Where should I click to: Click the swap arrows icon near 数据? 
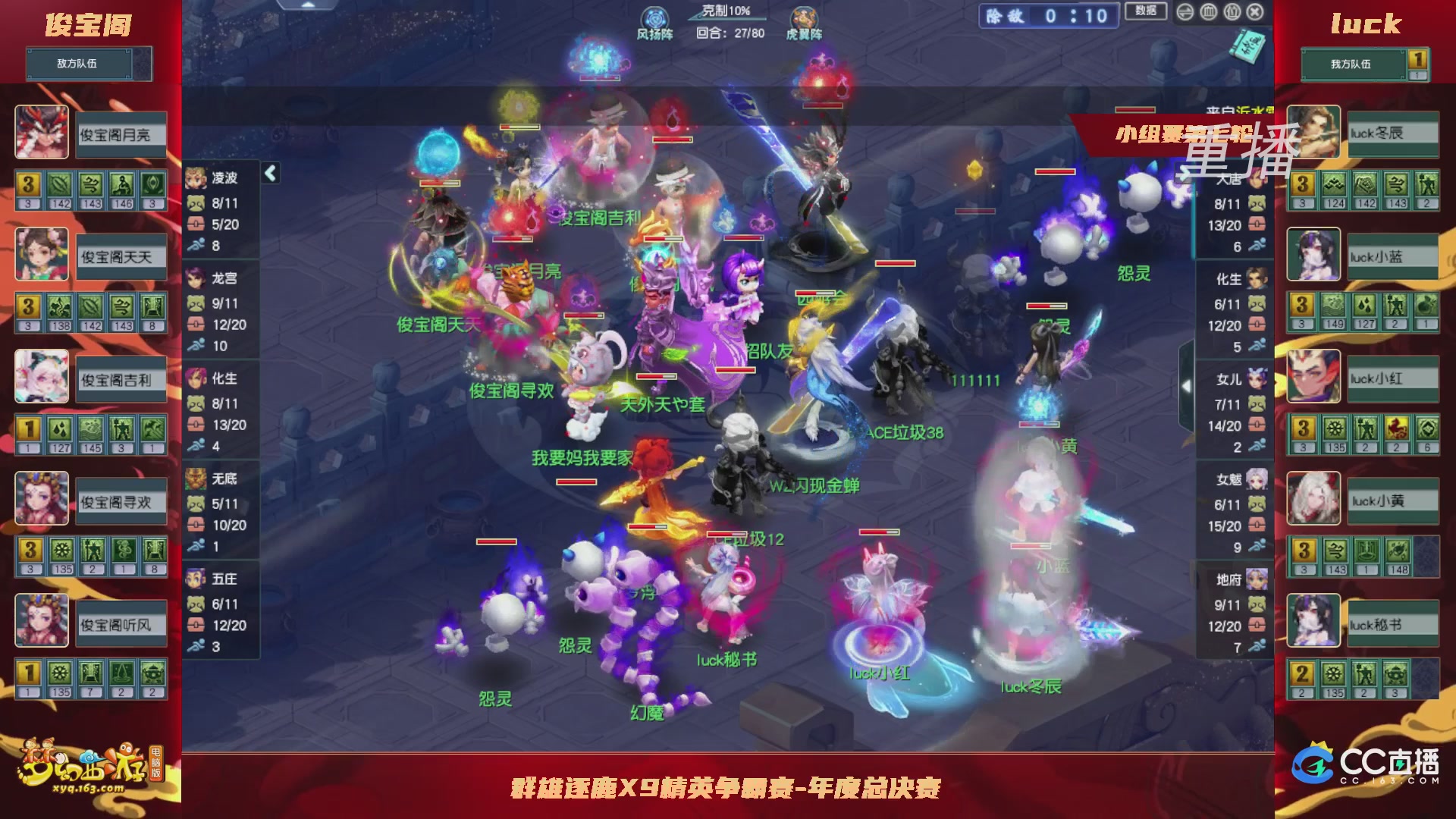pos(1185,12)
